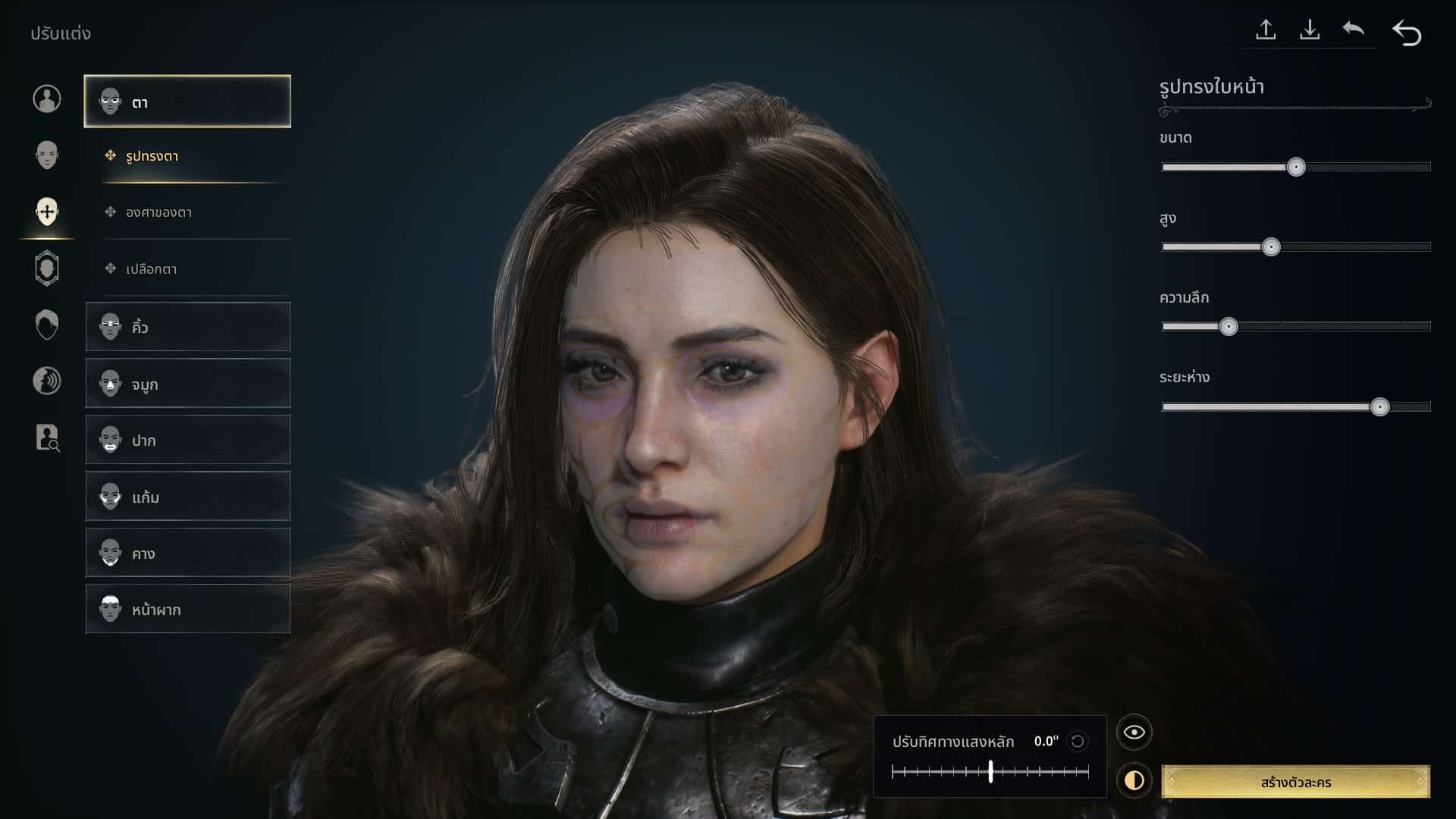This screenshot has height=819, width=1456.
Task: Reset the main light direction angle
Action: tap(1077, 741)
